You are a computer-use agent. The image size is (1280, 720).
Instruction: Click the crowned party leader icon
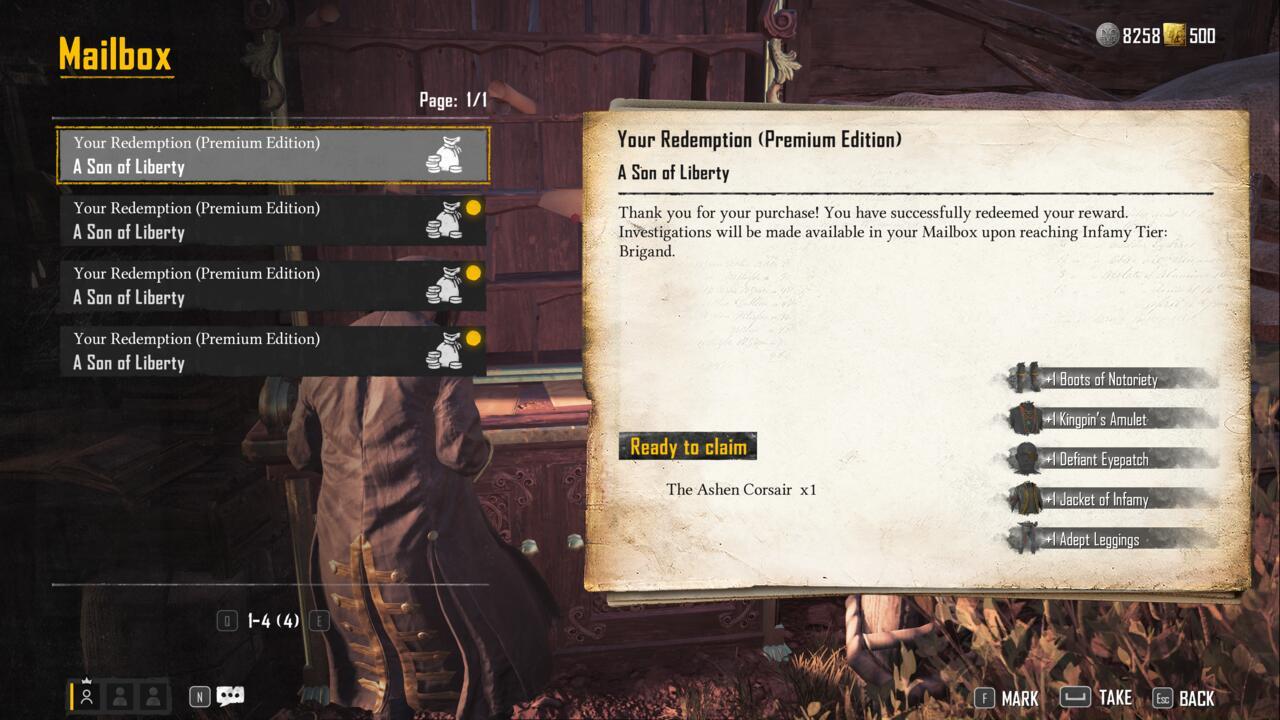click(87, 695)
